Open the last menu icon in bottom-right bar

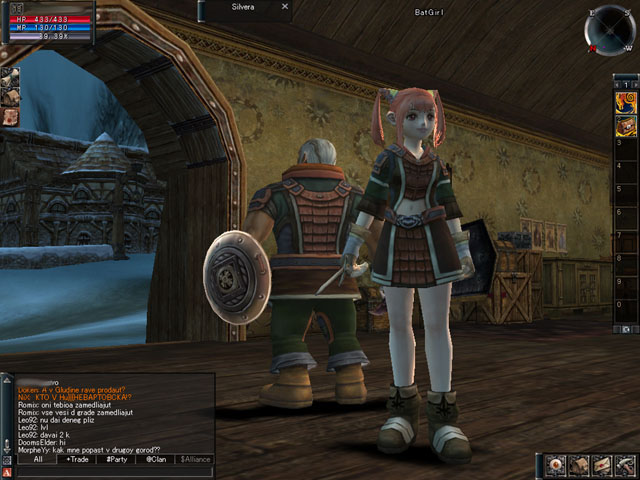(626, 465)
